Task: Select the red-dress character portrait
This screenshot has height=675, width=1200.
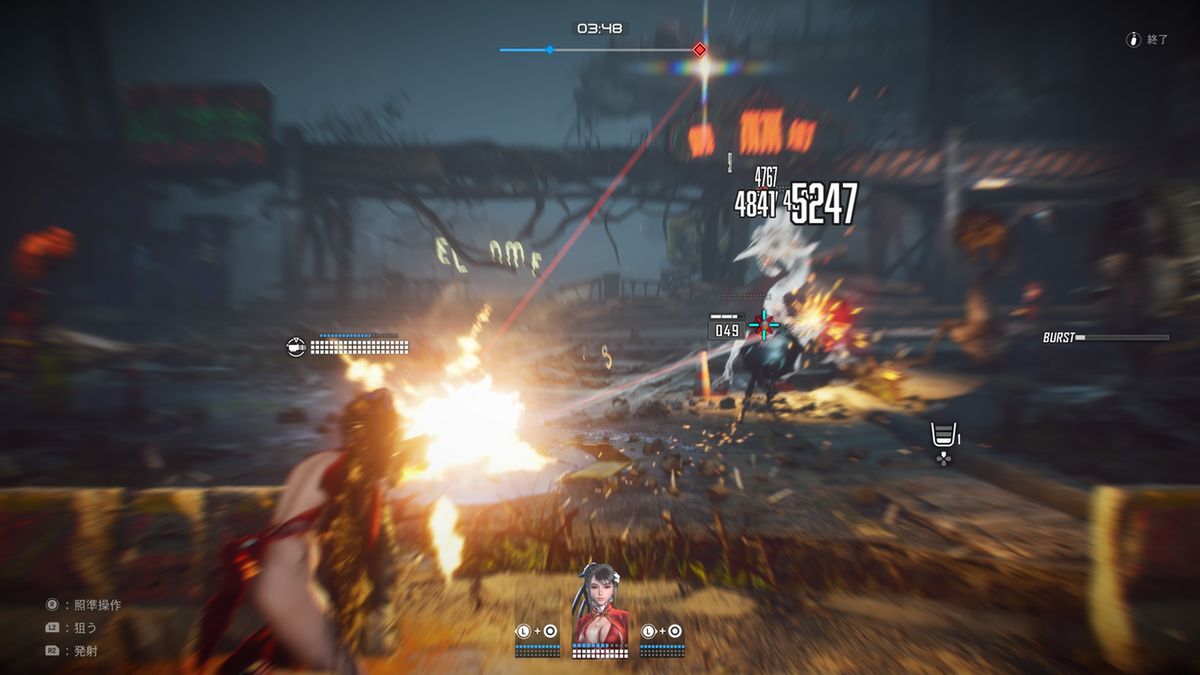Action: pos(597,605)
